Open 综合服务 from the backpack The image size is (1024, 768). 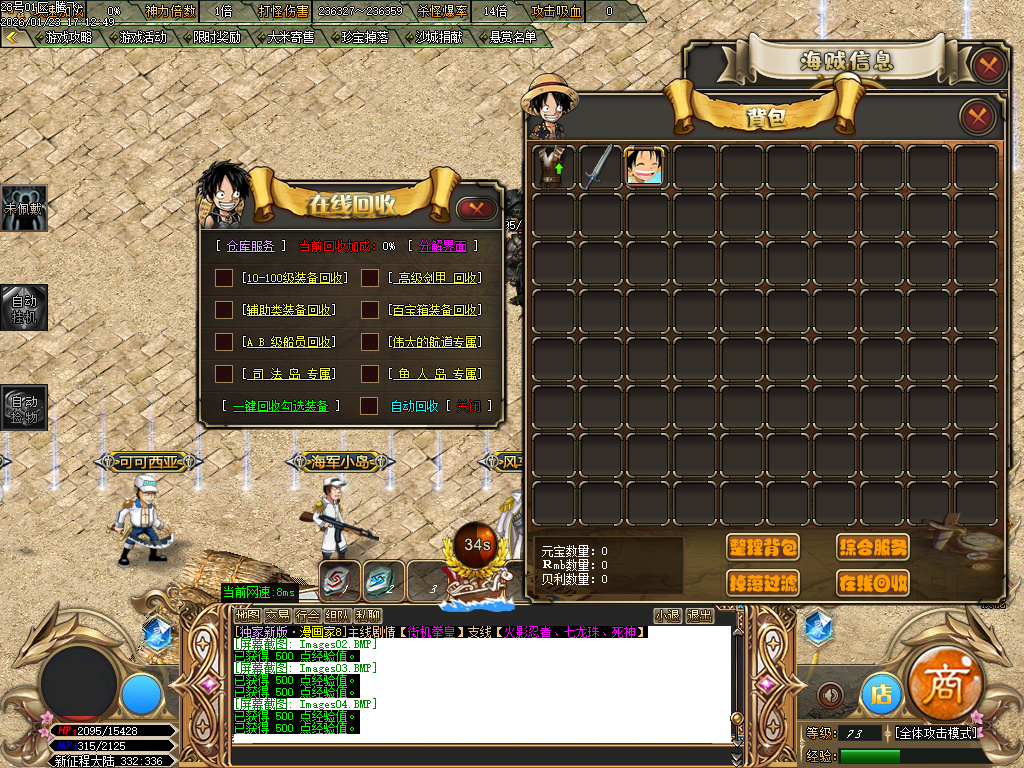coord(872,547)
